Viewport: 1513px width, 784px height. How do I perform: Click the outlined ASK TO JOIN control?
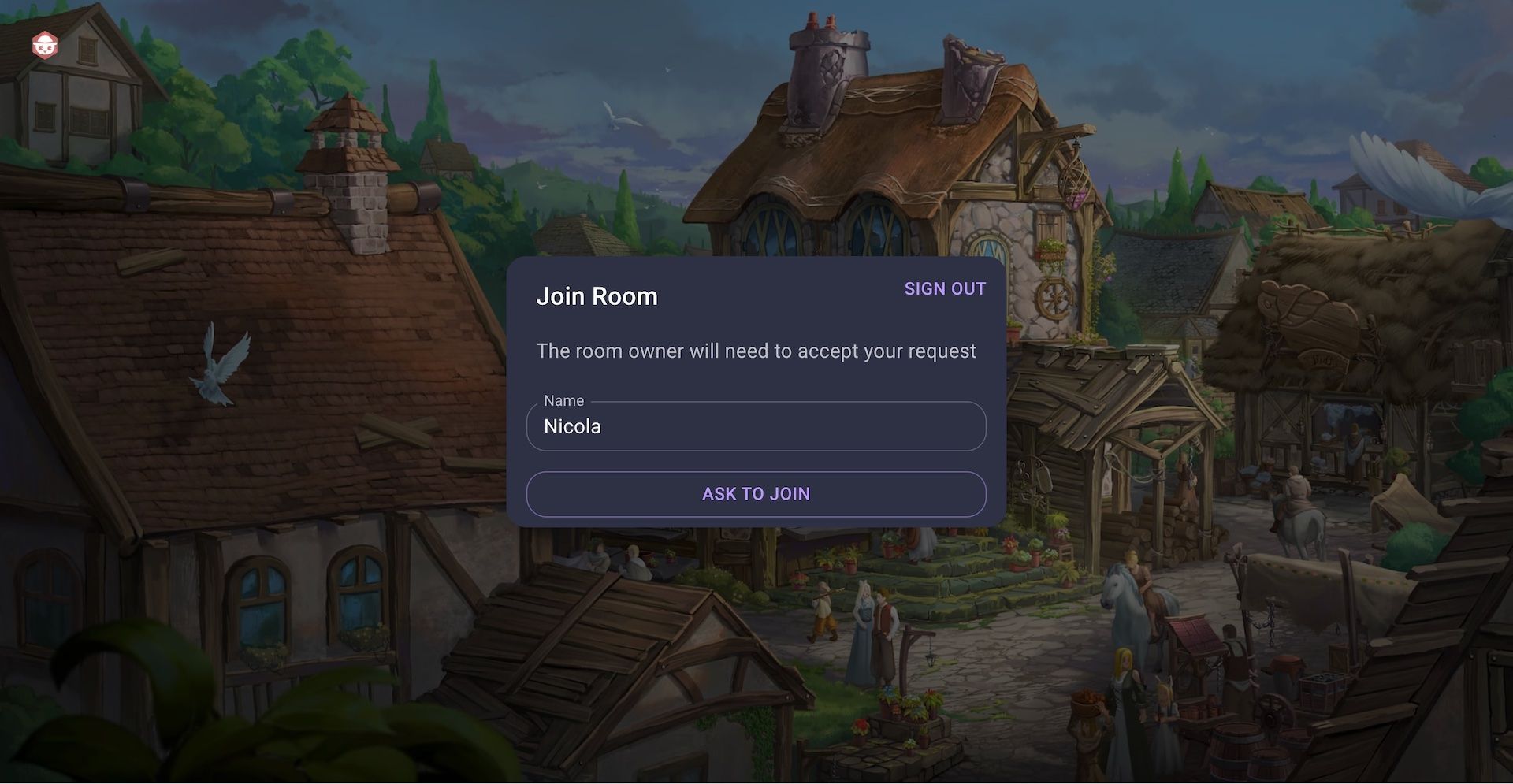coord(756,494)
